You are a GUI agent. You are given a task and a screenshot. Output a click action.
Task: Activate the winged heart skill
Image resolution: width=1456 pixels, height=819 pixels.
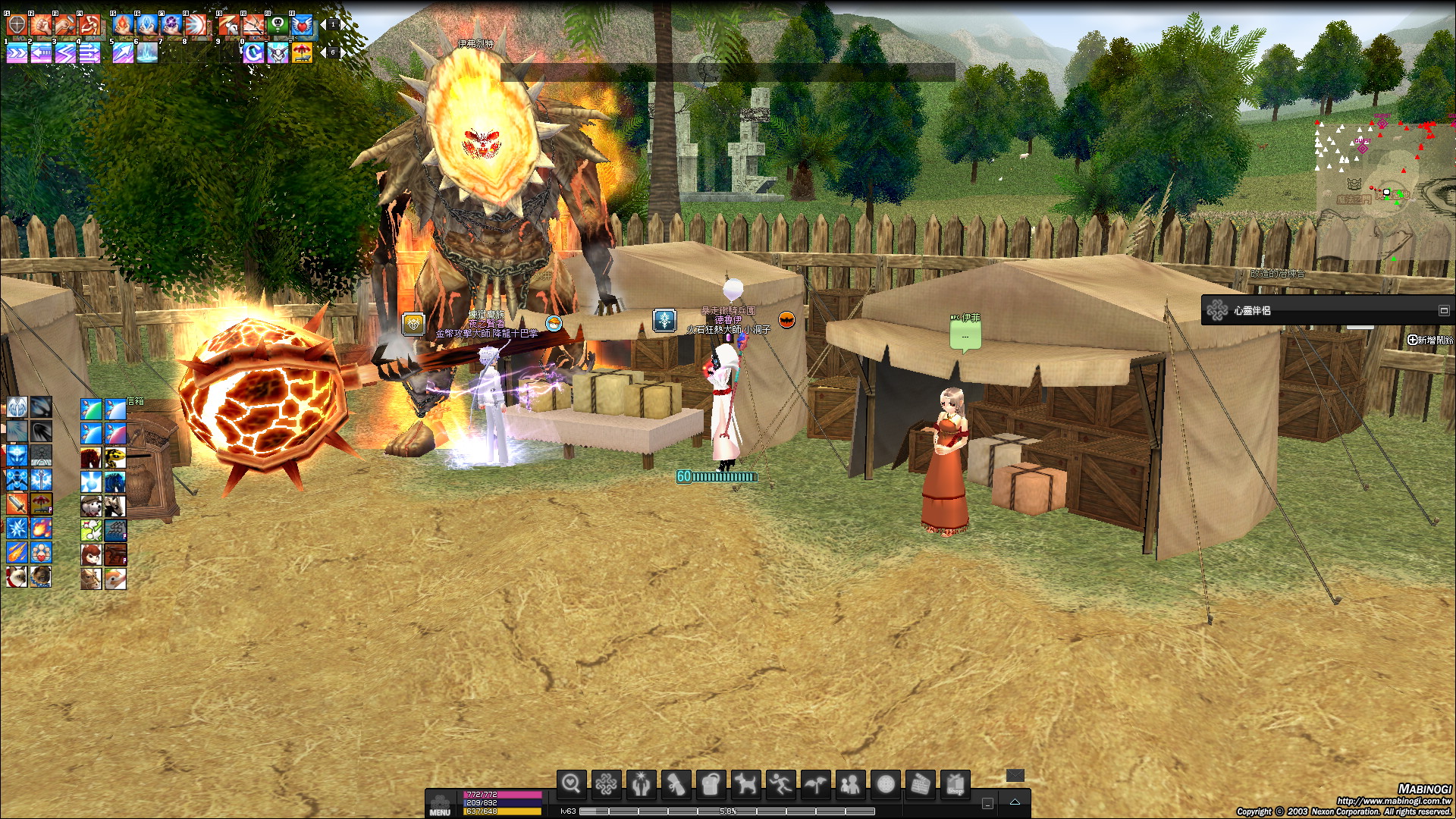tap(302, 25)
